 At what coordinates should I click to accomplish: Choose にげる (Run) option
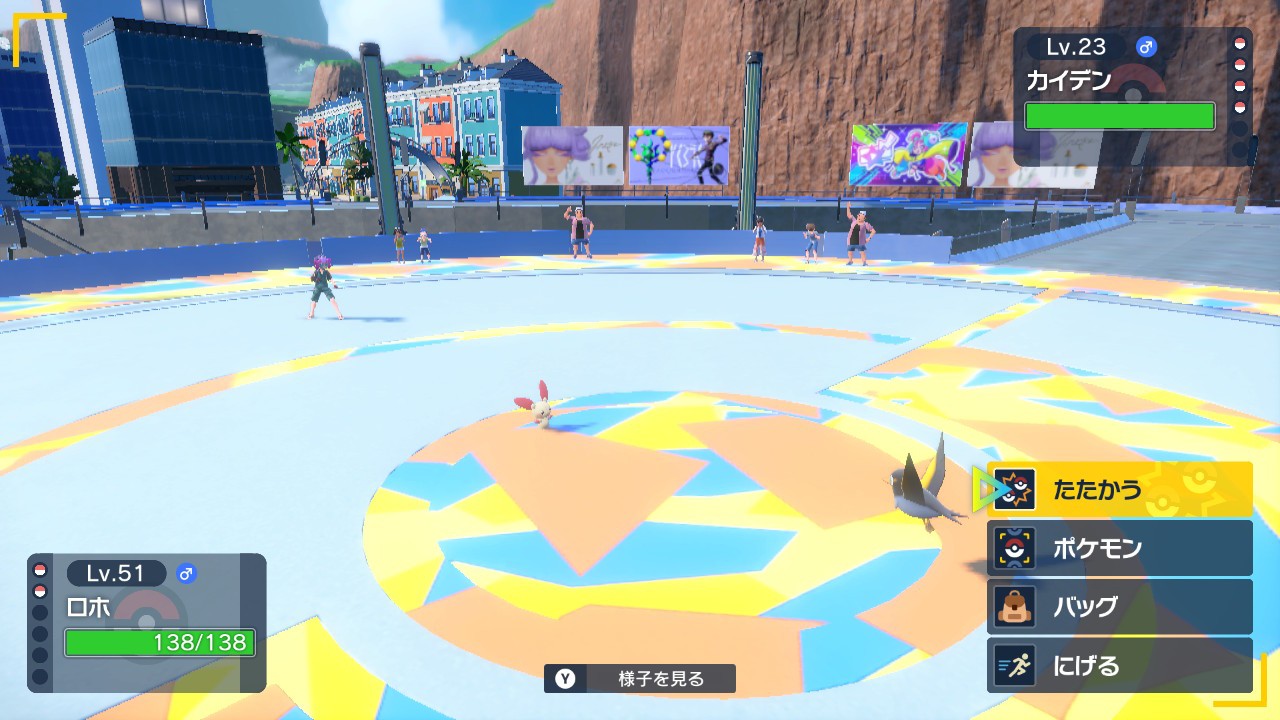coord(1119,665)
